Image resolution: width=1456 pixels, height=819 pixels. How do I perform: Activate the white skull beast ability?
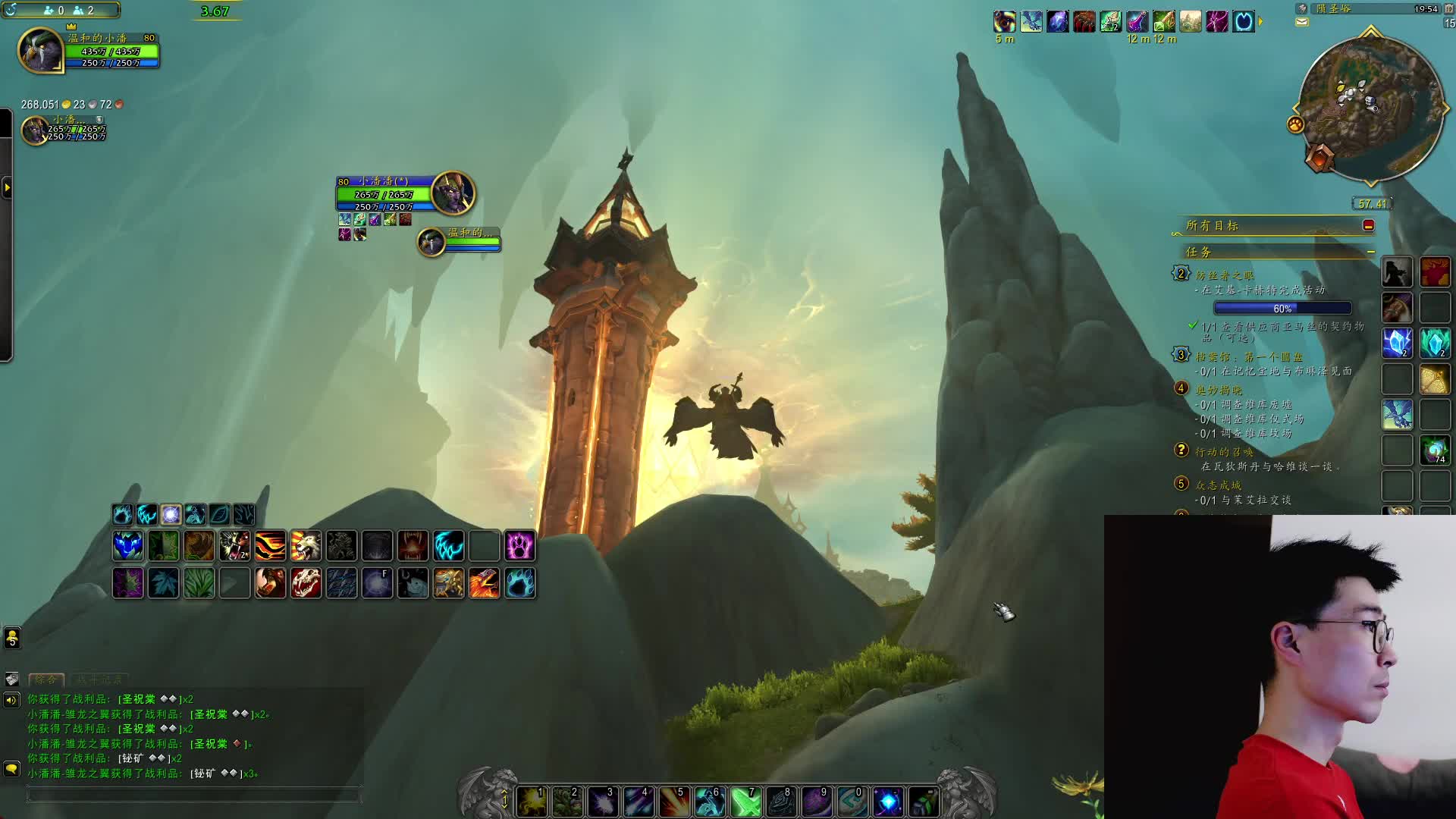[306, 583]
